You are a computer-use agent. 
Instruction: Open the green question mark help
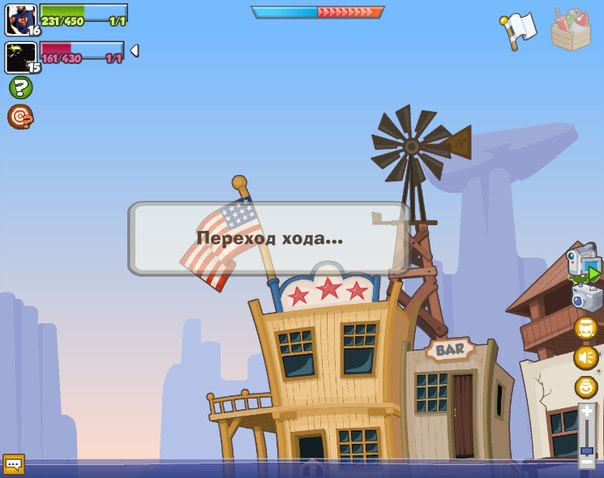click(x=20, y=88)
